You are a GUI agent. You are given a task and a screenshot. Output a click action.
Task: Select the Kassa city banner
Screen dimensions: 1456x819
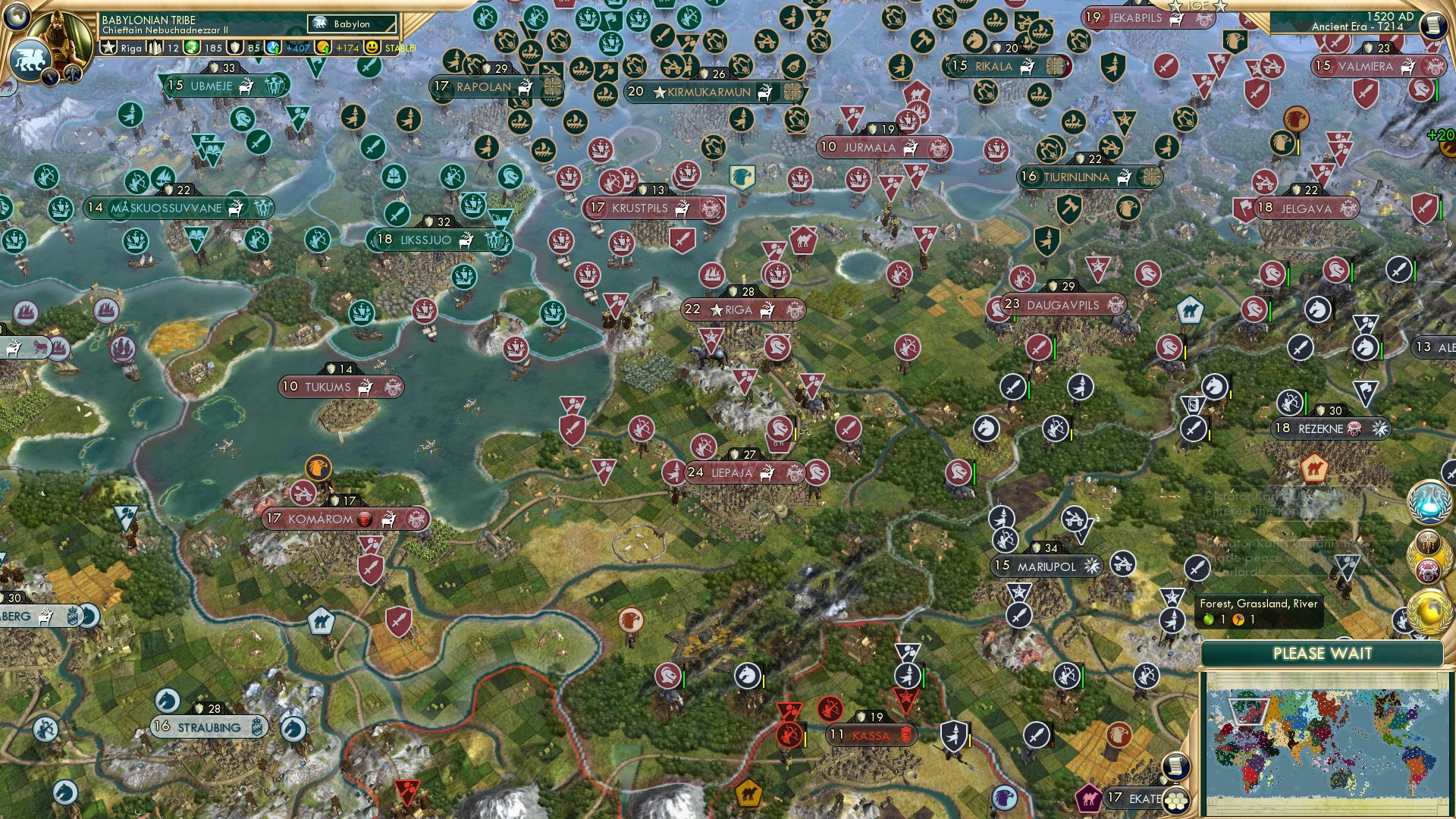(869, 735)
